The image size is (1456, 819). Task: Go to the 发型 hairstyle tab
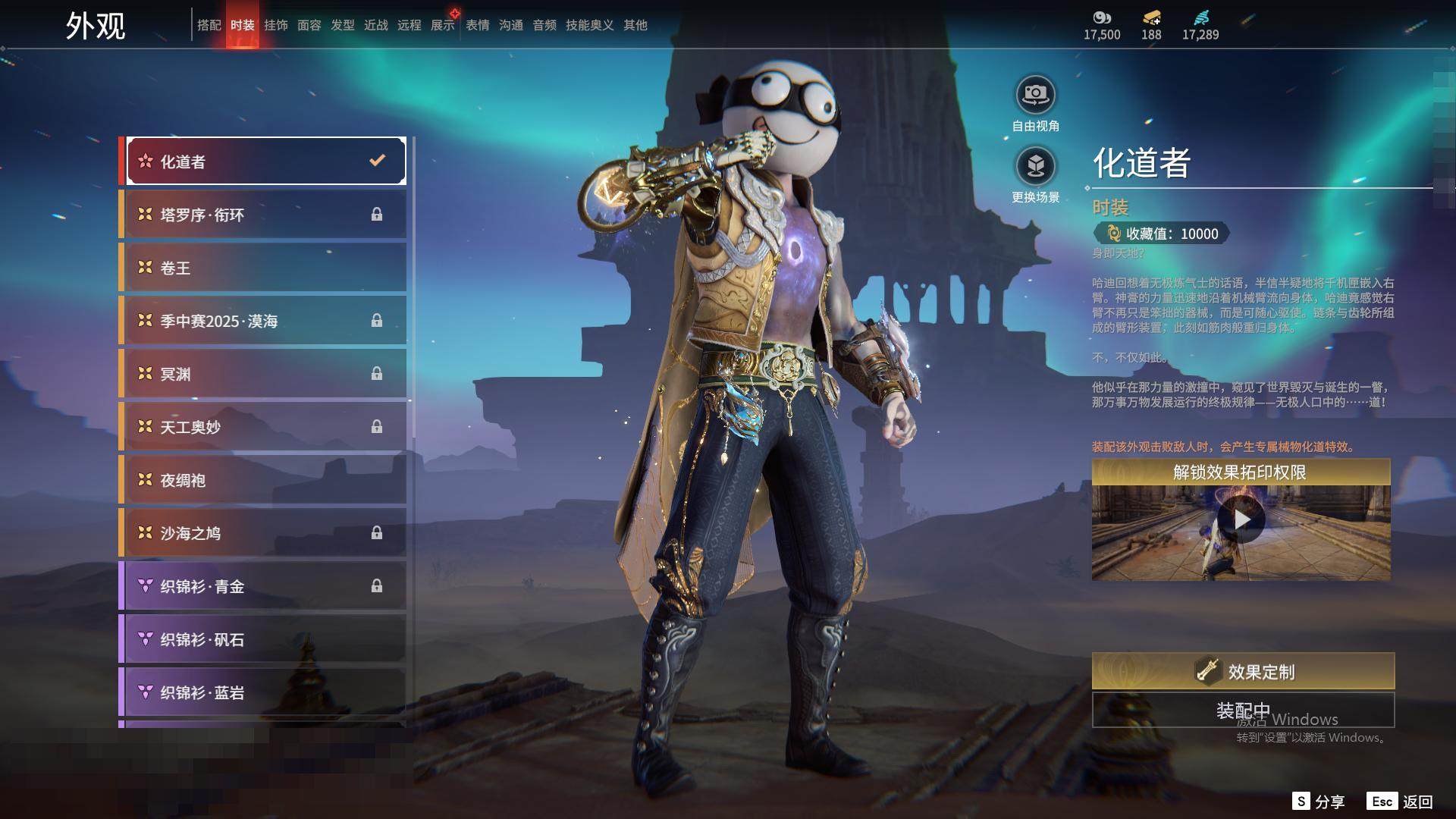click(343, 25)
